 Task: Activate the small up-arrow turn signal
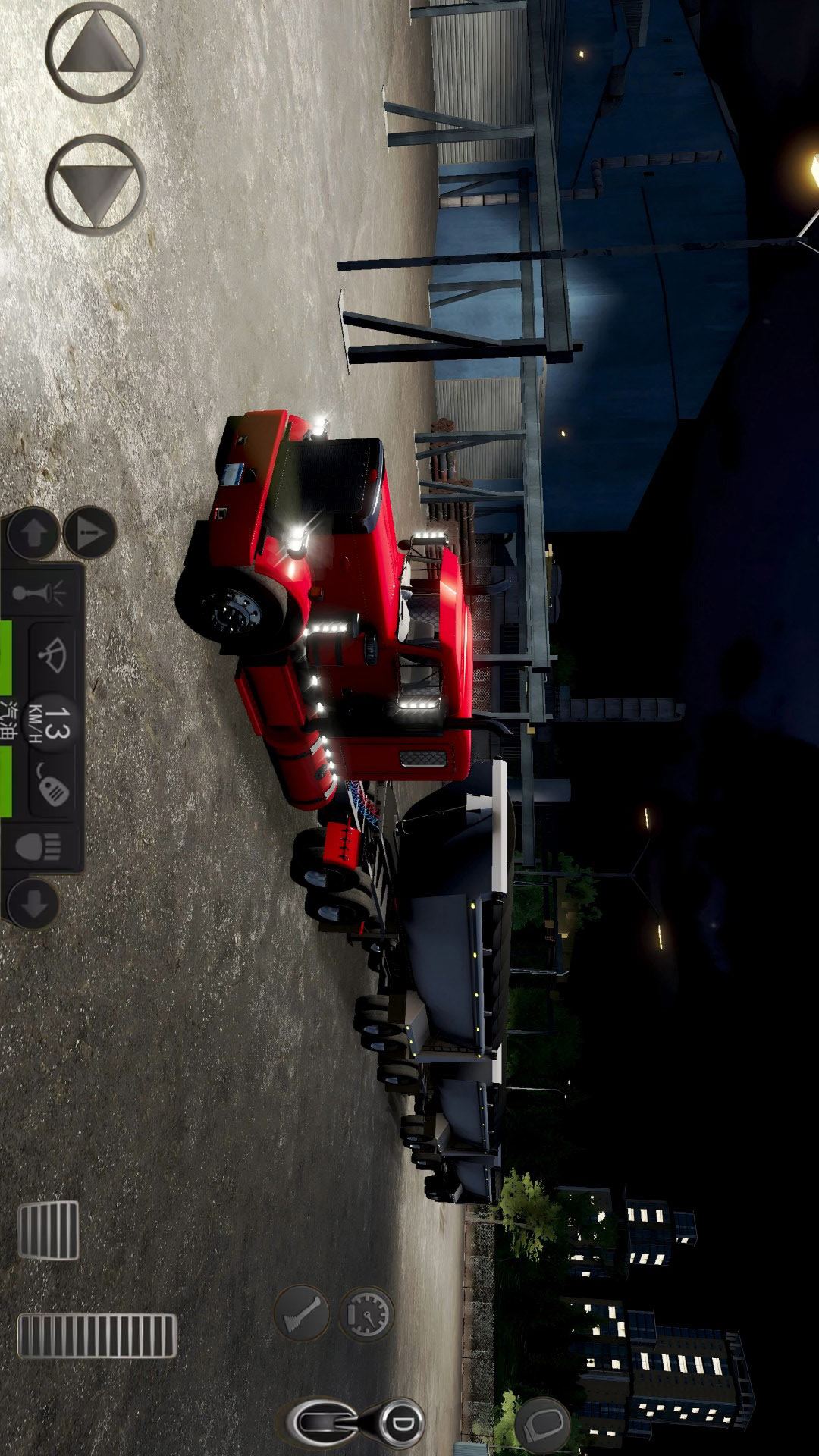(33, 533)
